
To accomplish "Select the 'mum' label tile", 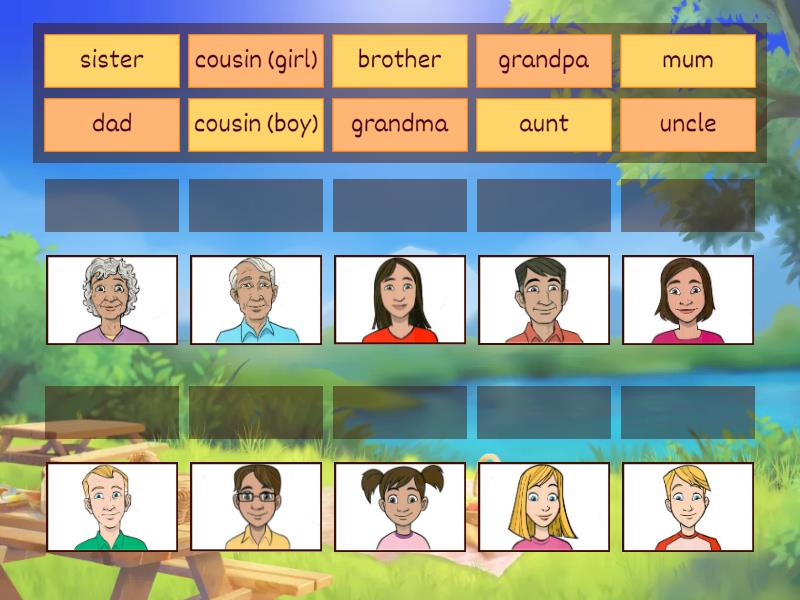I will click(x=688, y=60).
